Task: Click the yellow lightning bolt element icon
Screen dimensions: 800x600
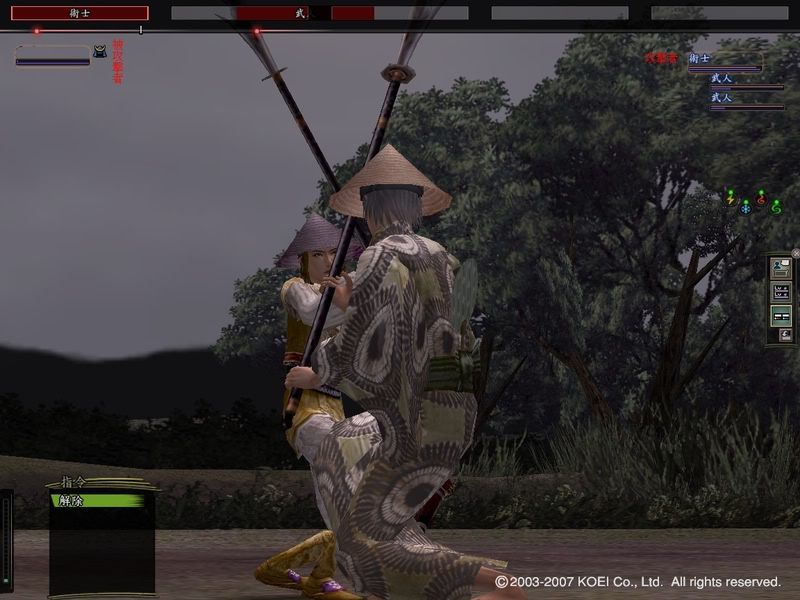Action: click(731, 198)
